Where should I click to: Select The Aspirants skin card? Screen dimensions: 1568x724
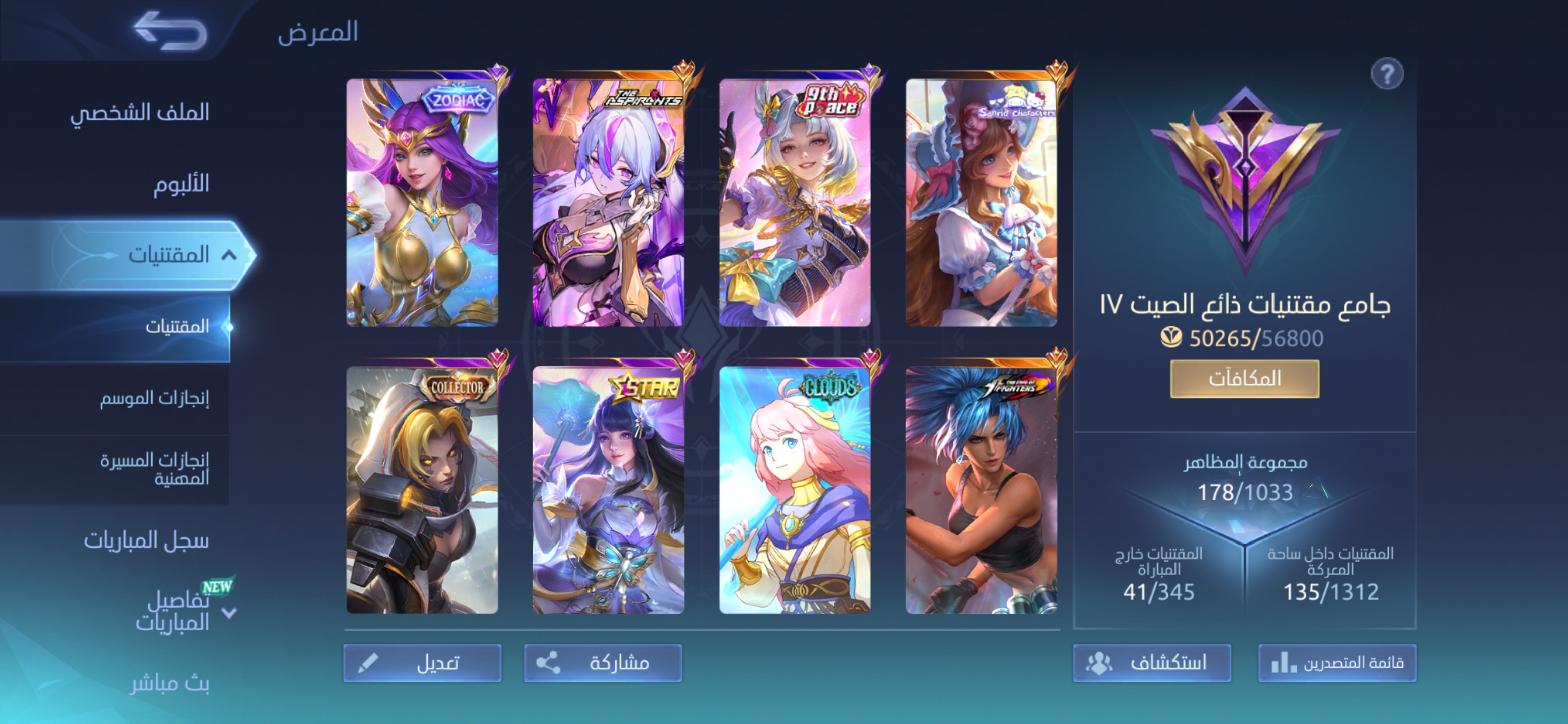608,202
